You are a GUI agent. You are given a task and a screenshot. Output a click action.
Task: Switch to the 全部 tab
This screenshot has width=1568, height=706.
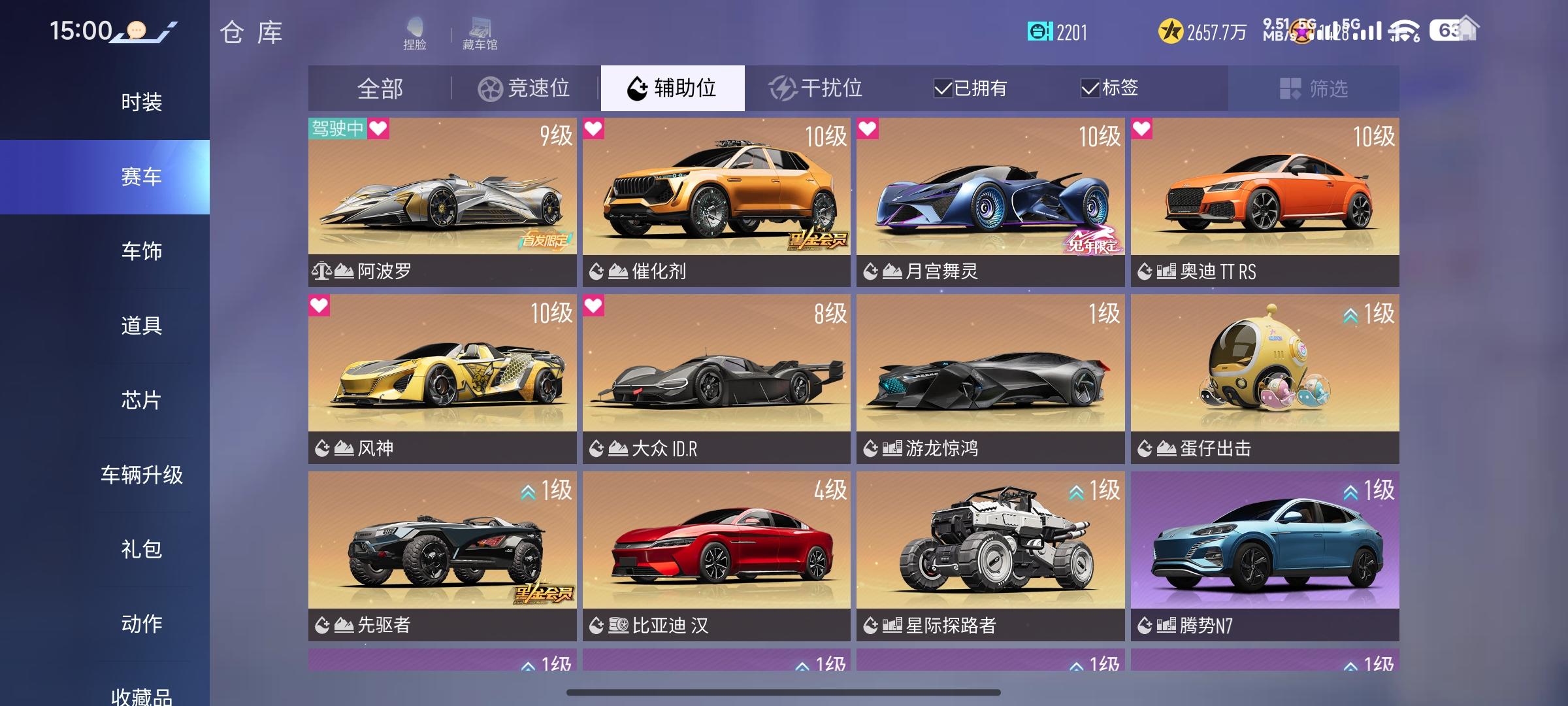coord(381,88)
